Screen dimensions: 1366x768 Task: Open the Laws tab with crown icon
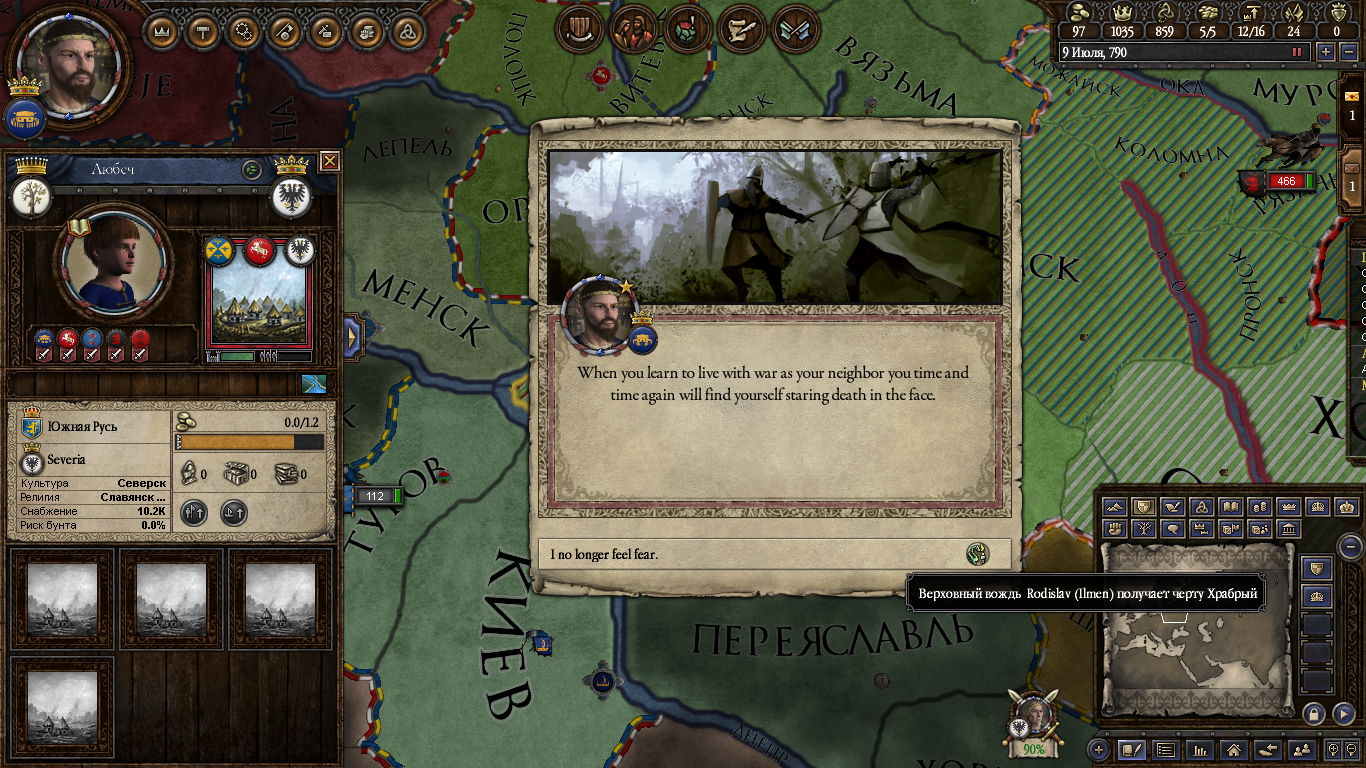161,31
